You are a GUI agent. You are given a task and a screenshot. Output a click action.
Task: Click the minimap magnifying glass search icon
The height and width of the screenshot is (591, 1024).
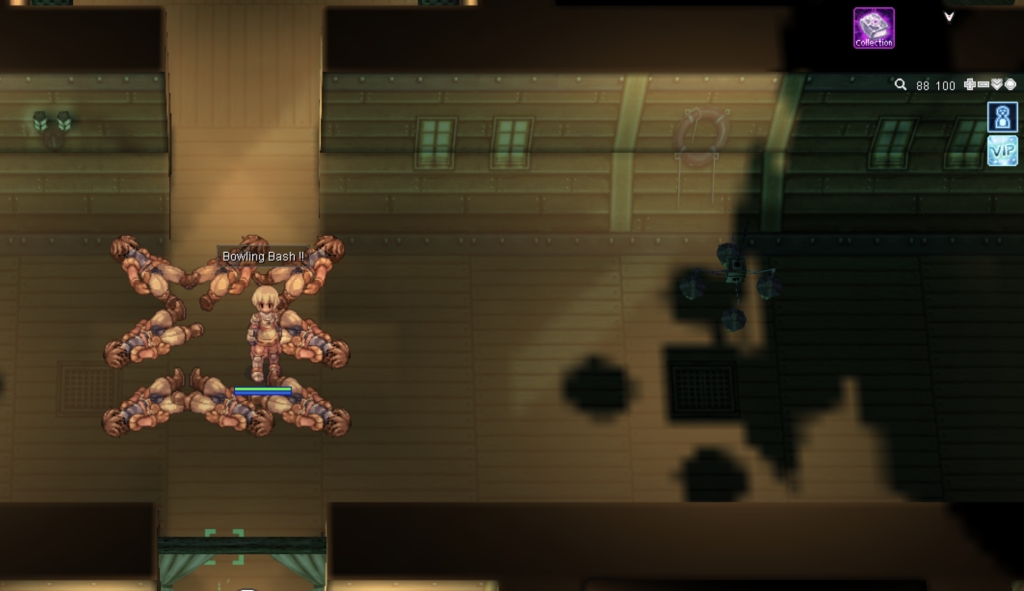pos(900,85)
